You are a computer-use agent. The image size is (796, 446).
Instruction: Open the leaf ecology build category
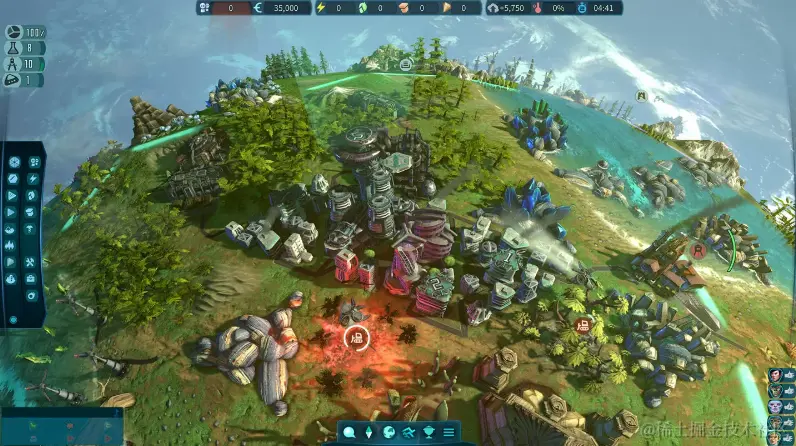(33, 195)
